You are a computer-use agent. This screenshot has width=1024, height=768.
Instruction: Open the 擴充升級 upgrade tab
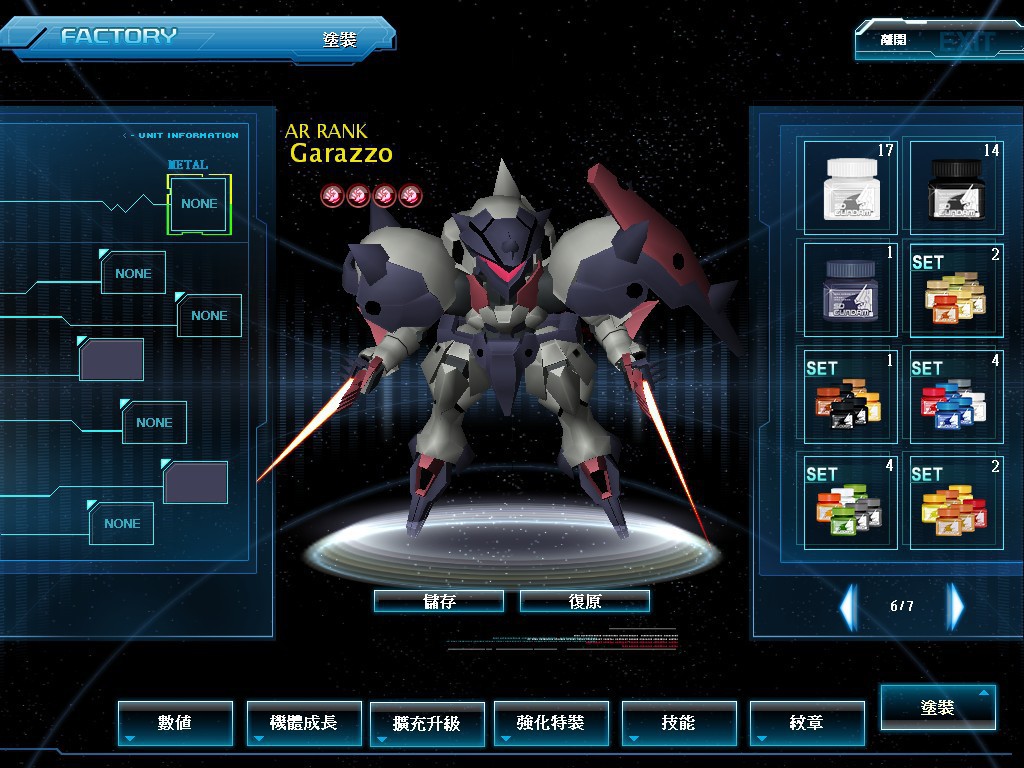pyautogui.click(x=427, y=723)
